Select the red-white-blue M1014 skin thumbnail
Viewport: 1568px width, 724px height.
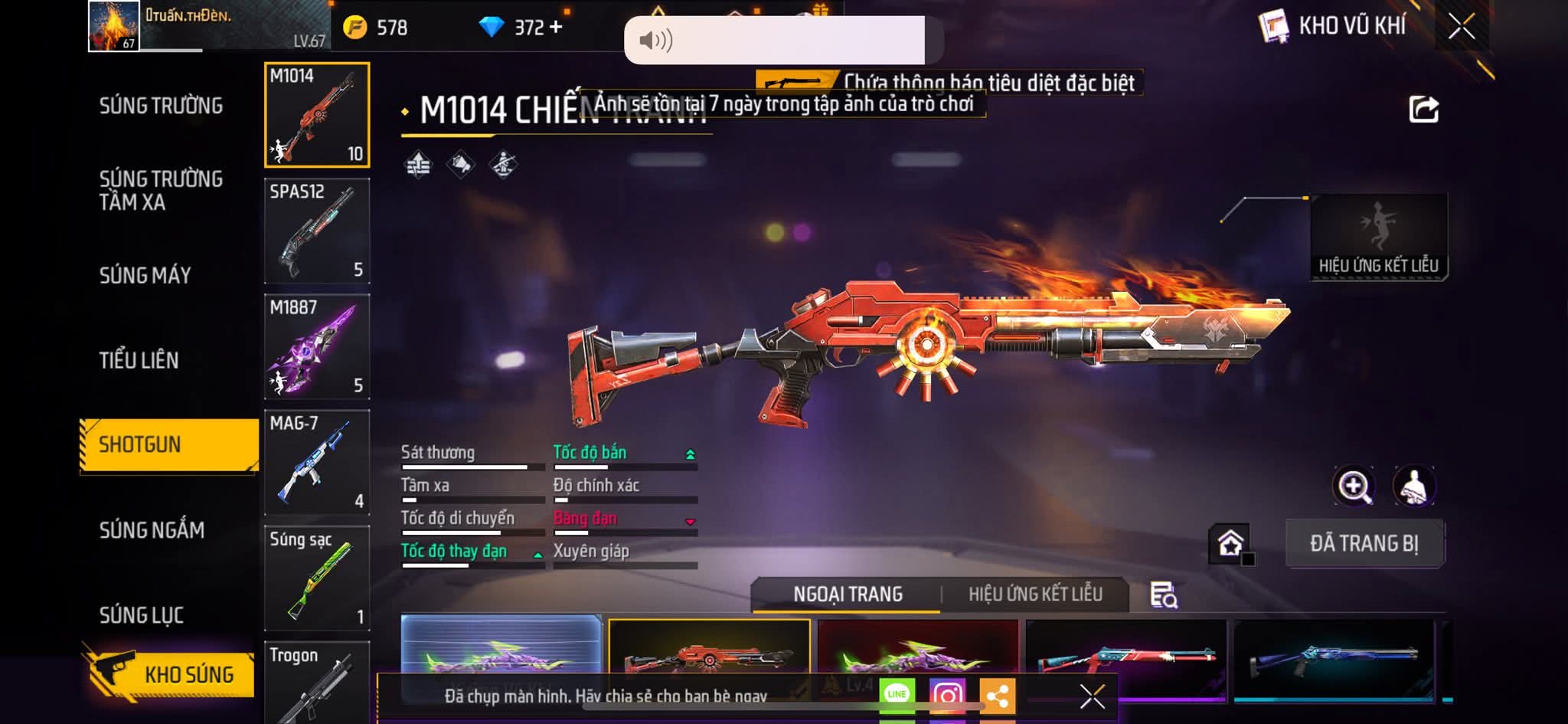tap(1125, 657)
